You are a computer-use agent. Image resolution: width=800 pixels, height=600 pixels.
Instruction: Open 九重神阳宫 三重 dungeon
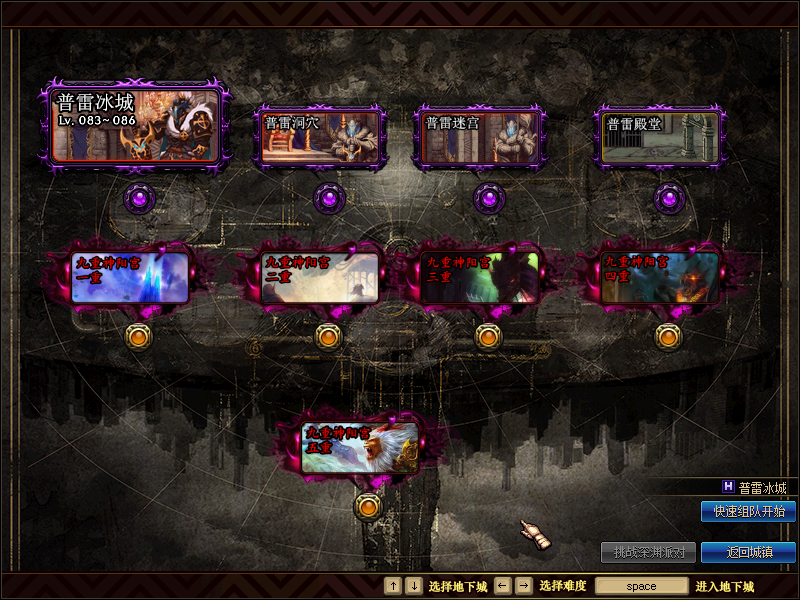coord(480,277)
